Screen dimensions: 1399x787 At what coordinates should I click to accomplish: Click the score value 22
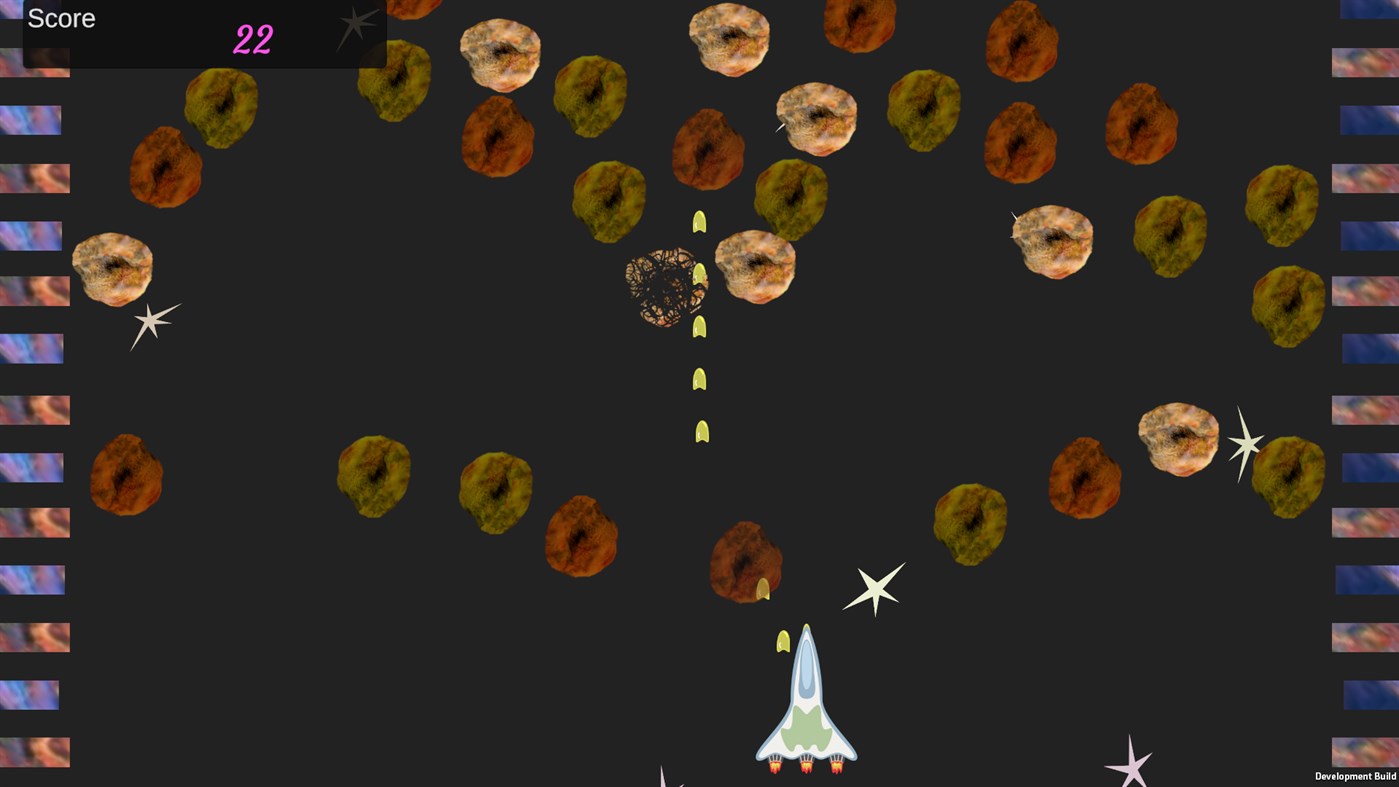coord(251,40)
